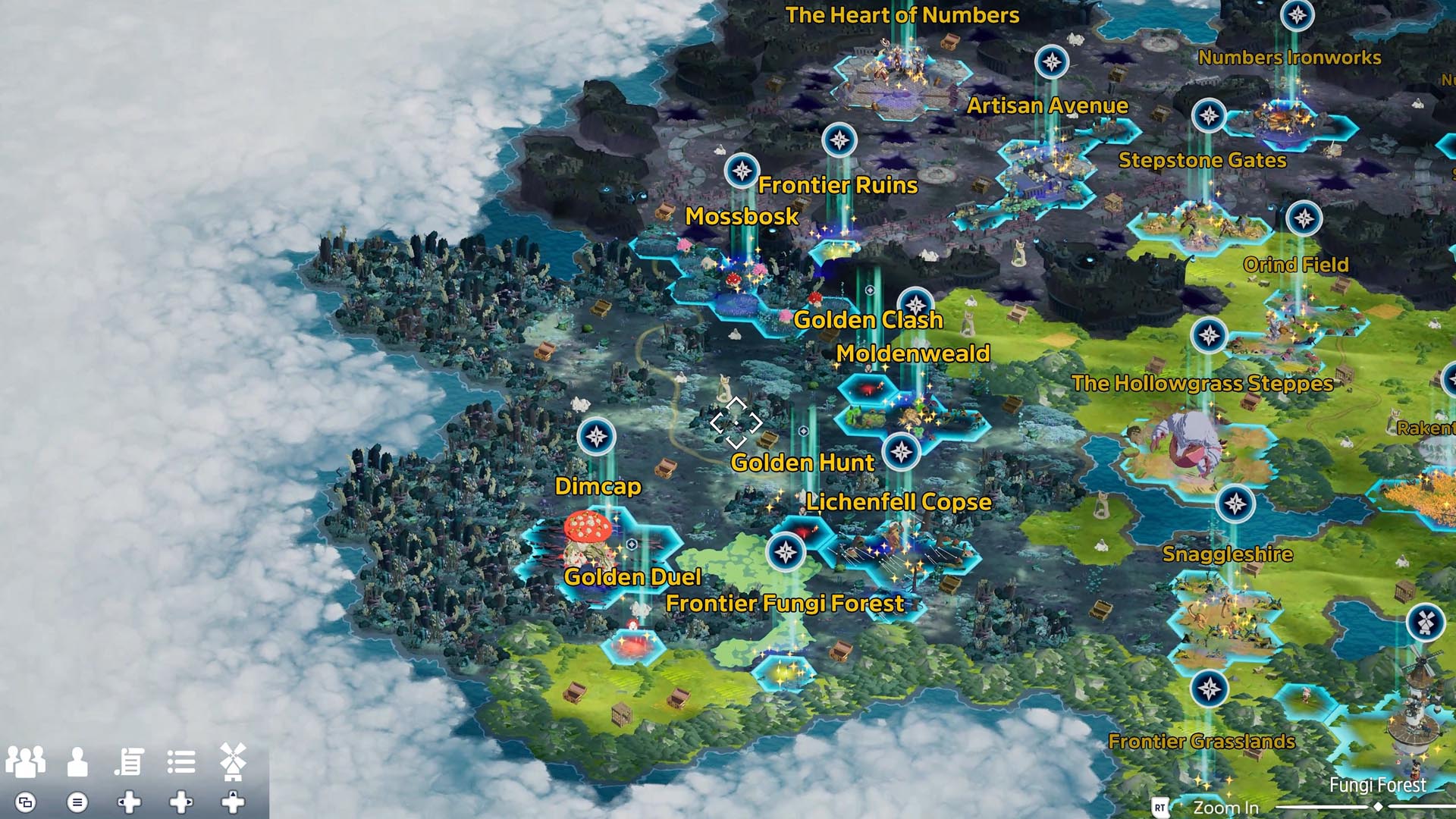Screen dimensions: 1456x819
Task: Open the bulleted list menu icon
Action: click(x=181, y=761)
